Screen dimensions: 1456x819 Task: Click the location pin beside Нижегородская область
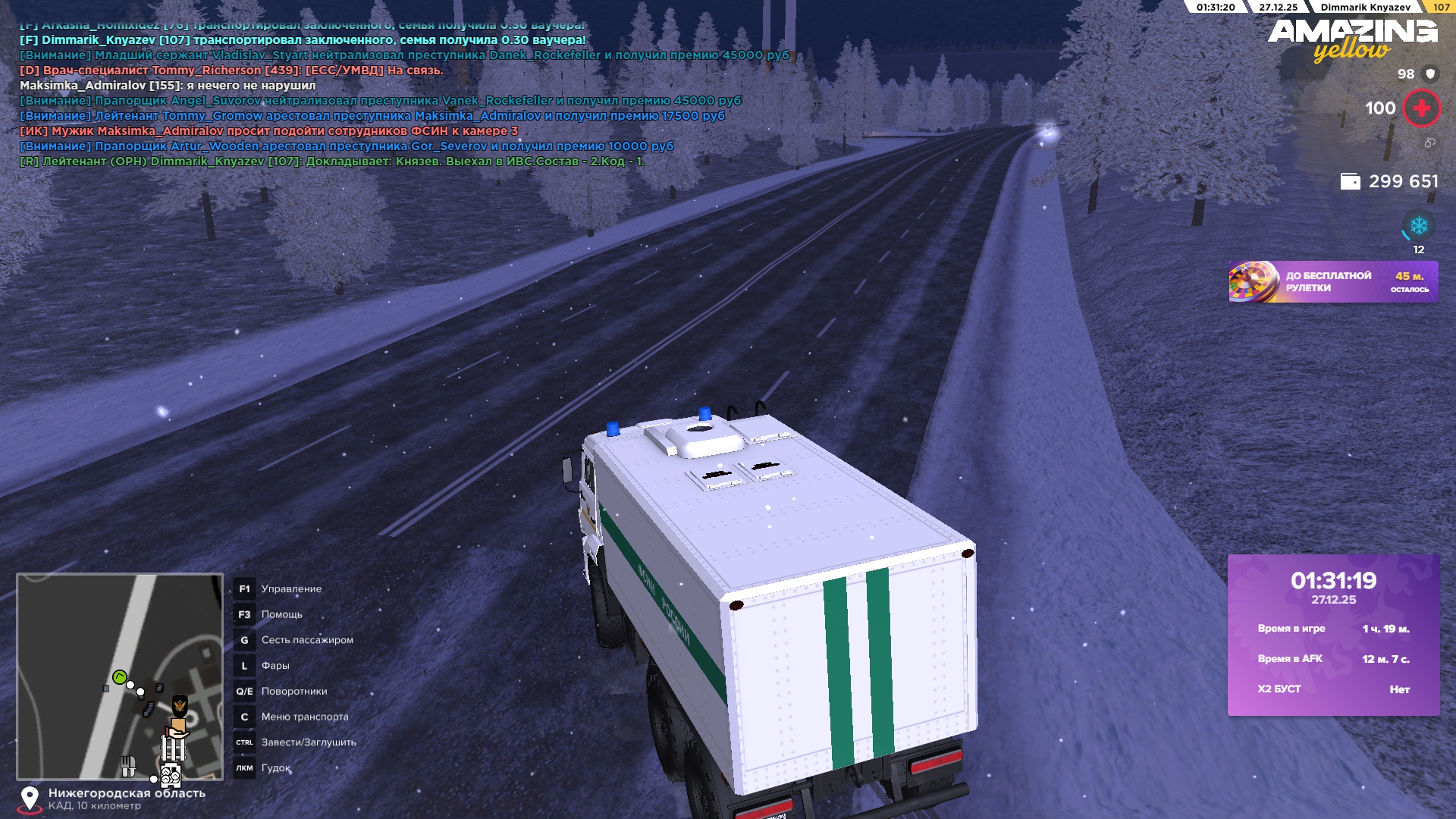(x=30, y=799)
